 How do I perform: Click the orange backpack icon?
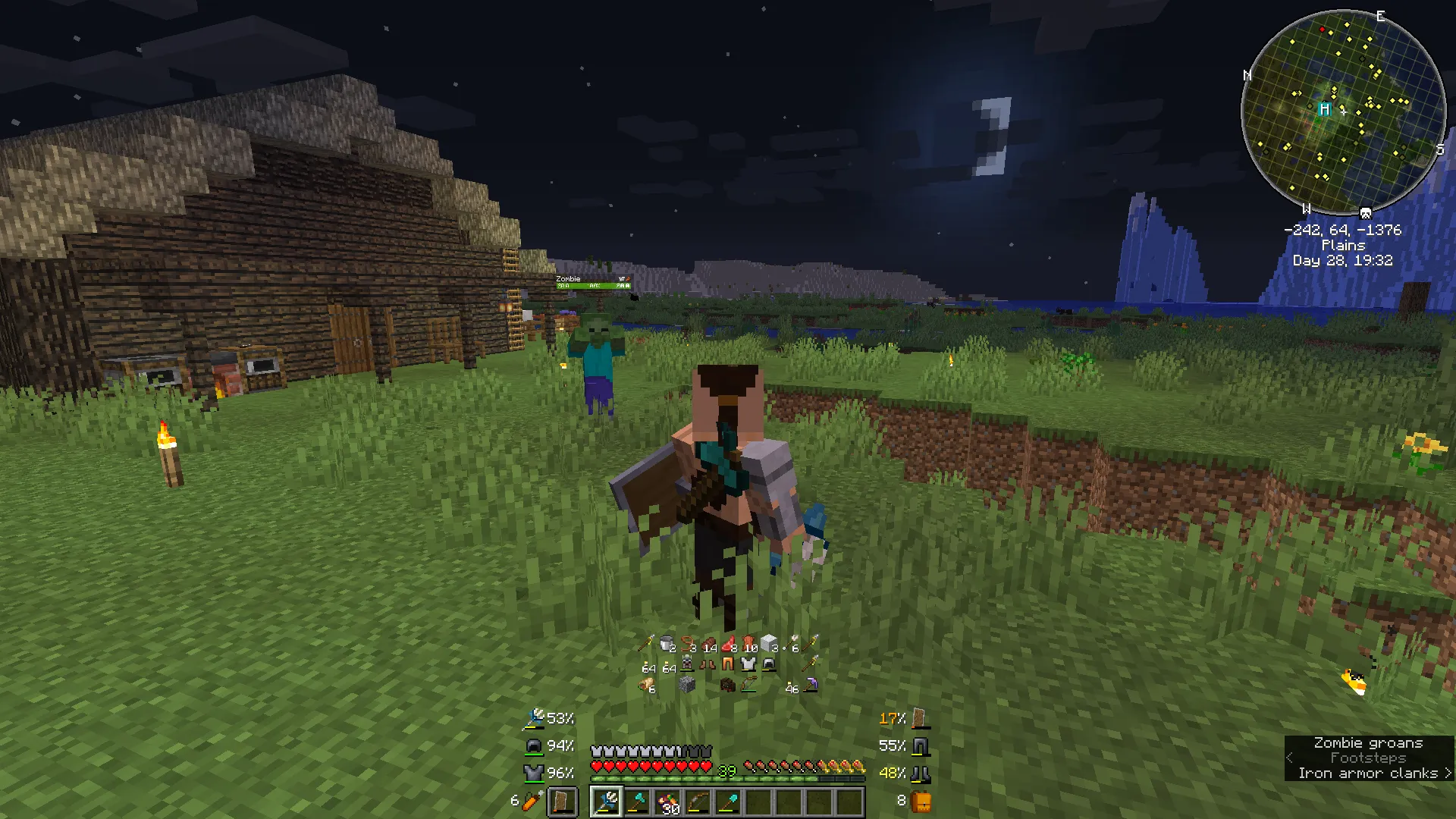pos(922,801)
